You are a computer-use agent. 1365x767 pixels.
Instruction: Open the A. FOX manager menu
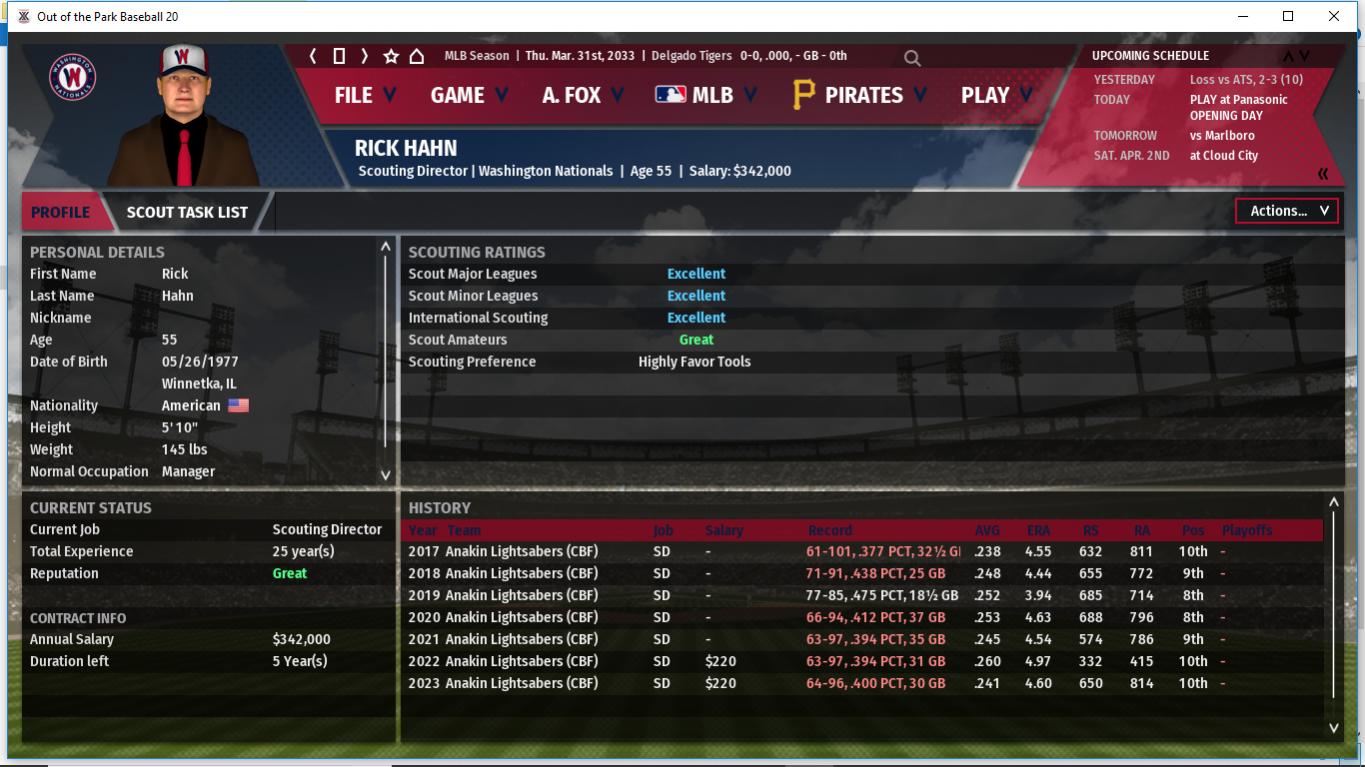coord(582,95)
